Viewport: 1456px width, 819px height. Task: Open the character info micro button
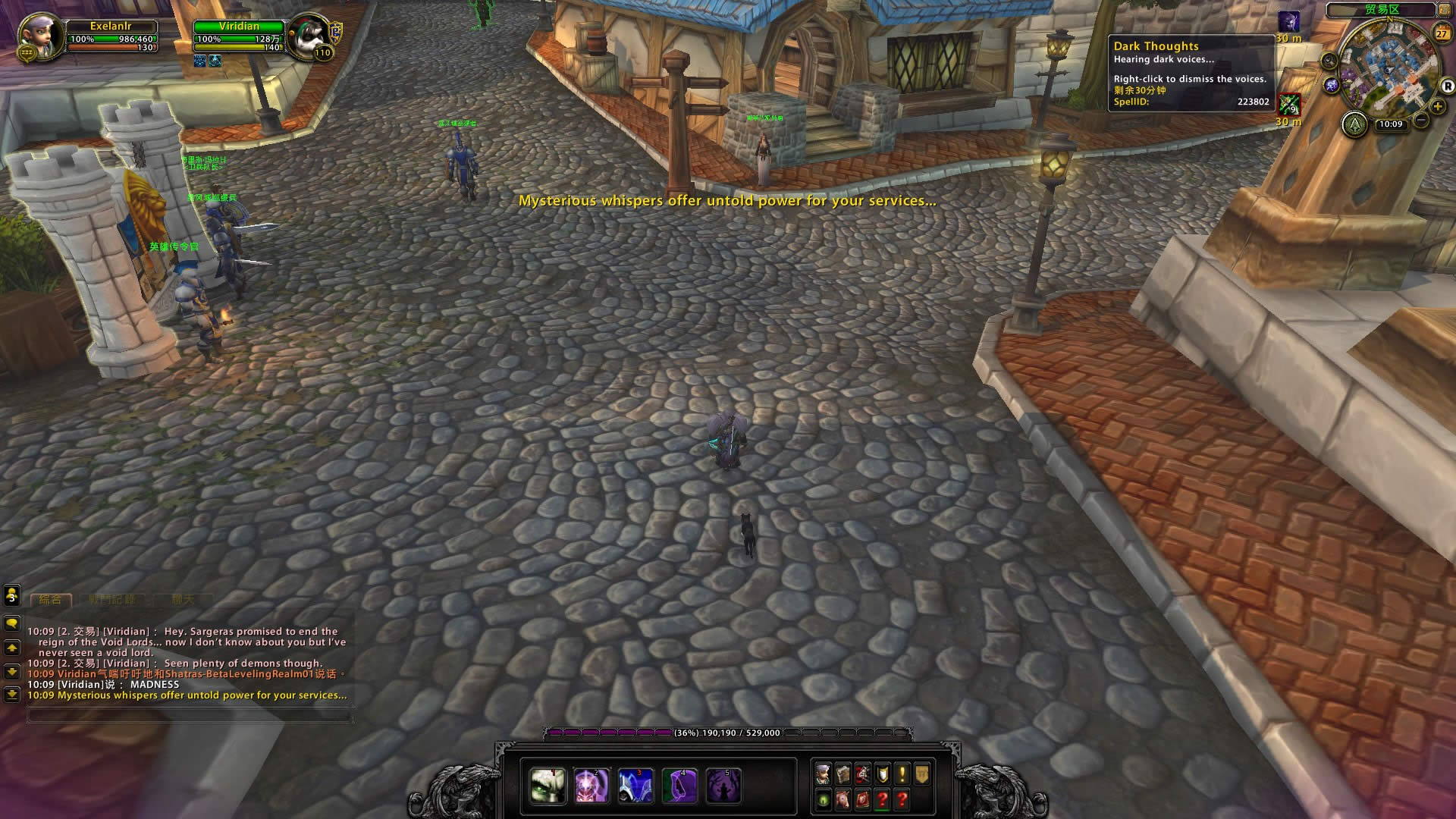point(824,774)
